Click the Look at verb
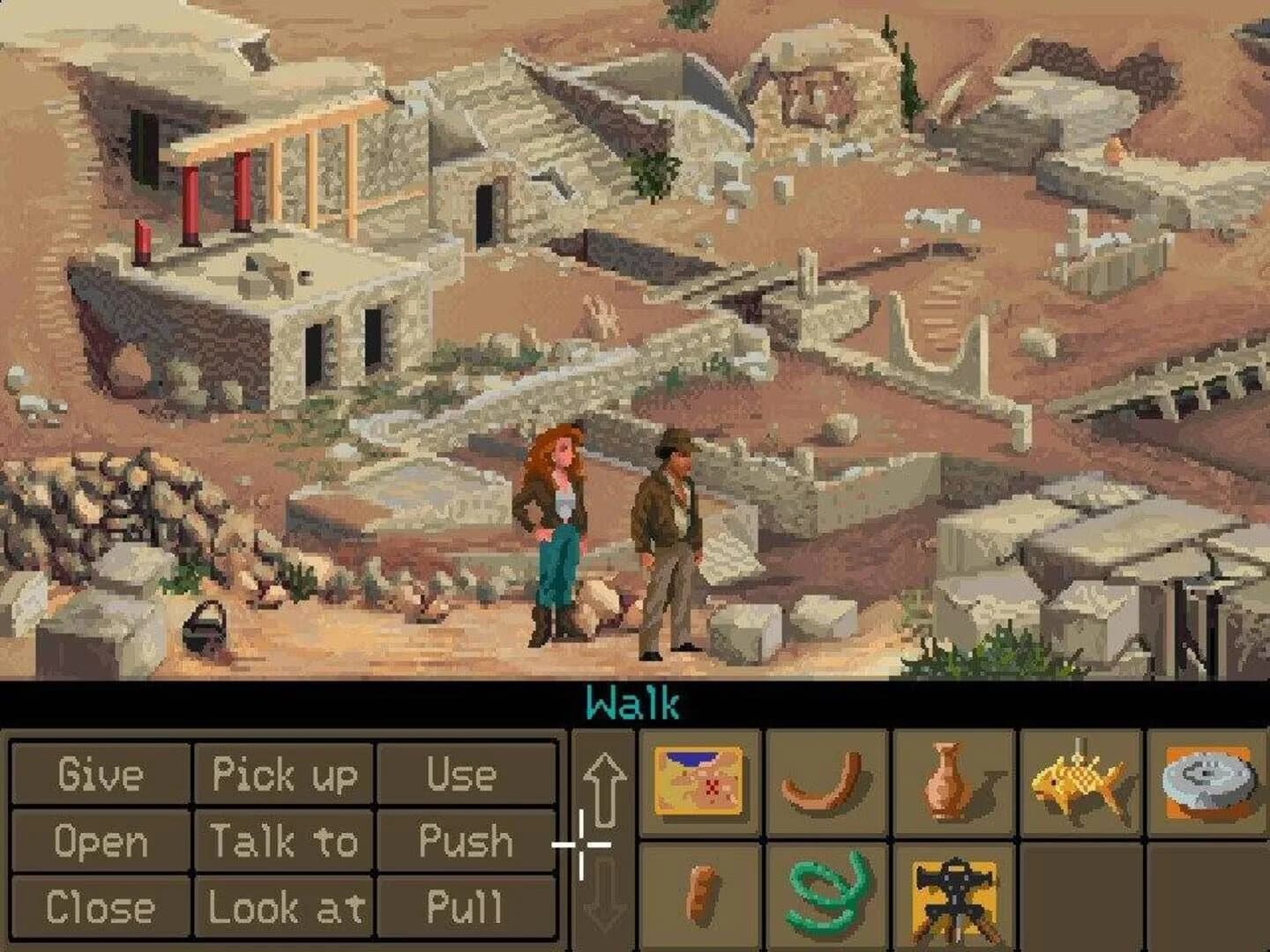The image size is (1270, 952). (x=285, y=906)
